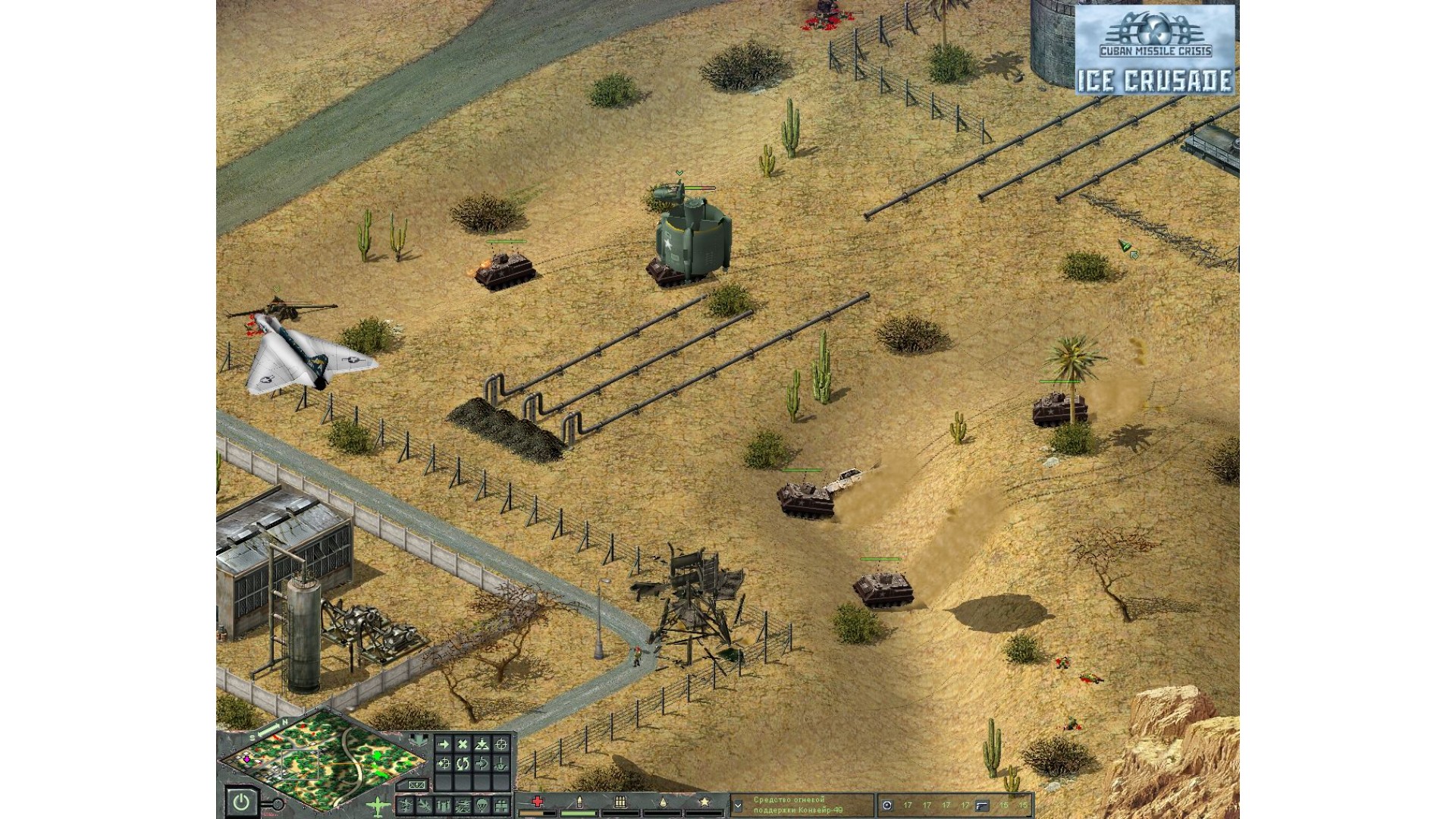Select the dig-in entrench command icon
The height and width of the screenshot is (819, 1456).
(482, 745)
